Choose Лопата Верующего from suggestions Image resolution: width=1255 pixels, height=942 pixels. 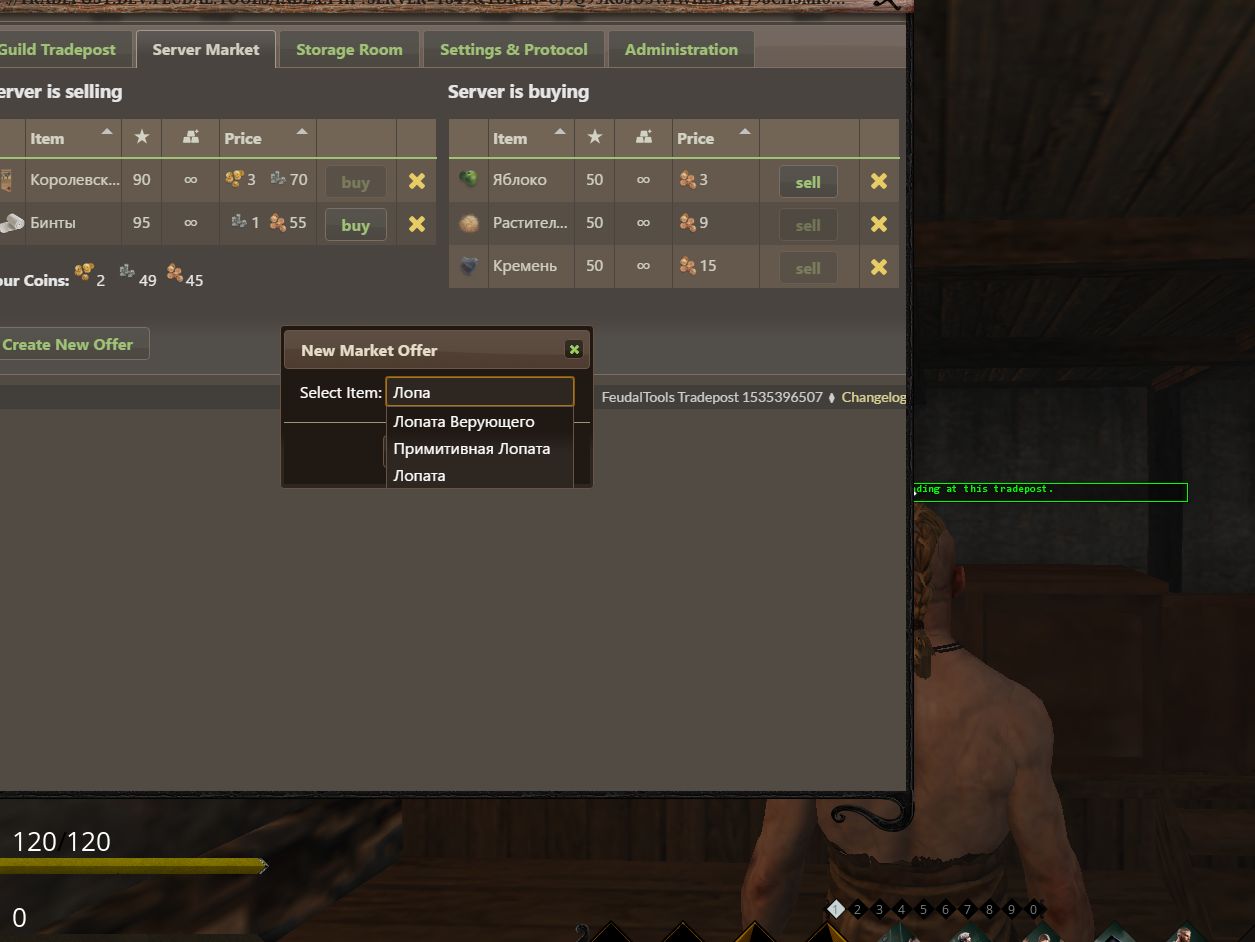point(464,422)
